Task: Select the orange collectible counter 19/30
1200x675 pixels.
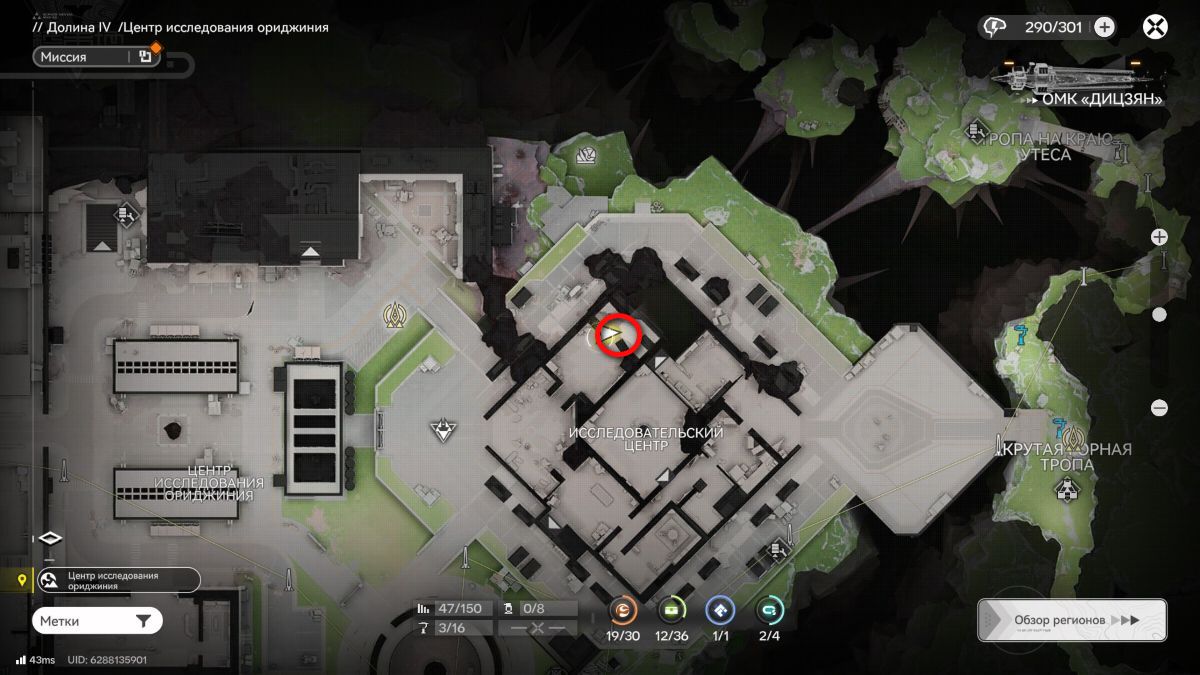Action: [x=623, y=611]
